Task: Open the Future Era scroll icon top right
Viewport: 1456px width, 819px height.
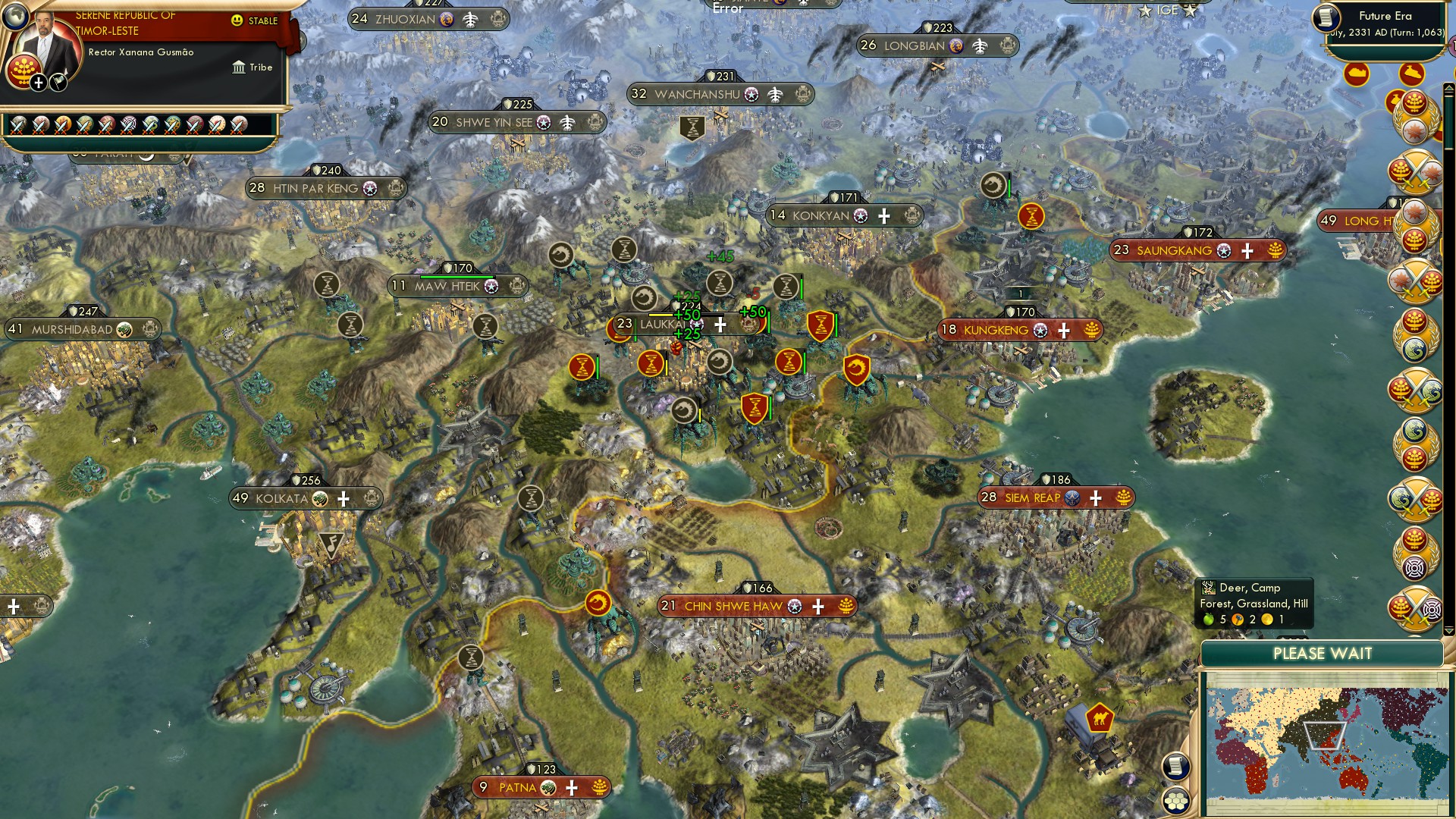Action: (1325, 19)
